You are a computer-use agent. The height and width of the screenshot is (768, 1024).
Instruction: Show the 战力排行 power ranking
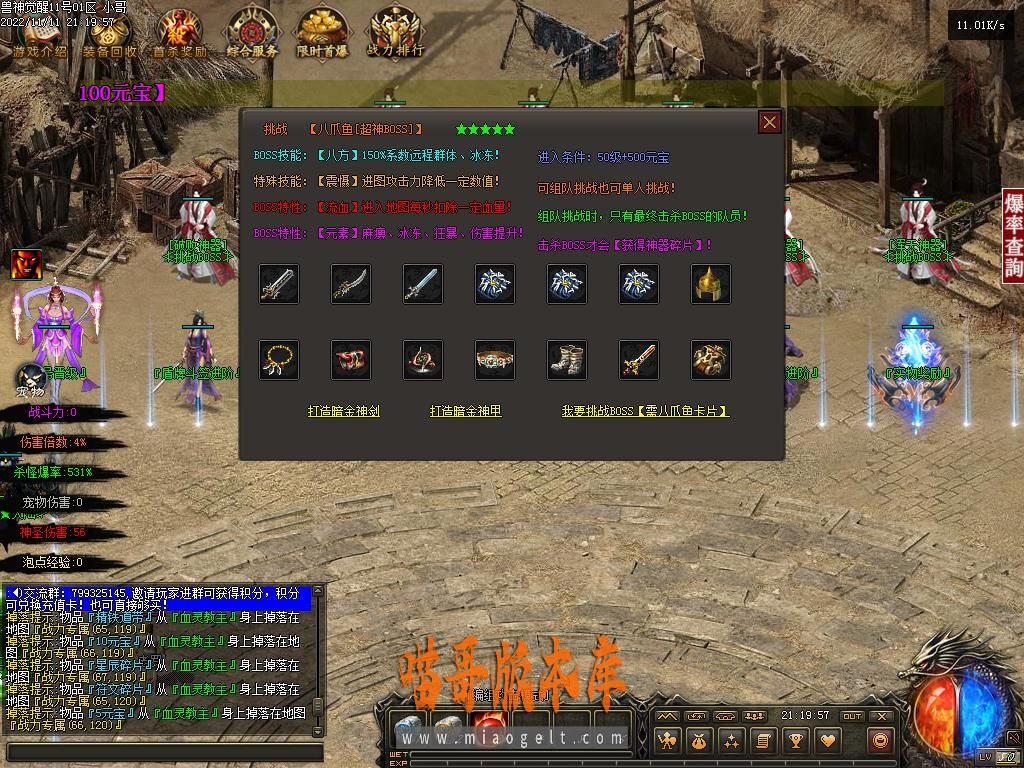click(395, 33)
